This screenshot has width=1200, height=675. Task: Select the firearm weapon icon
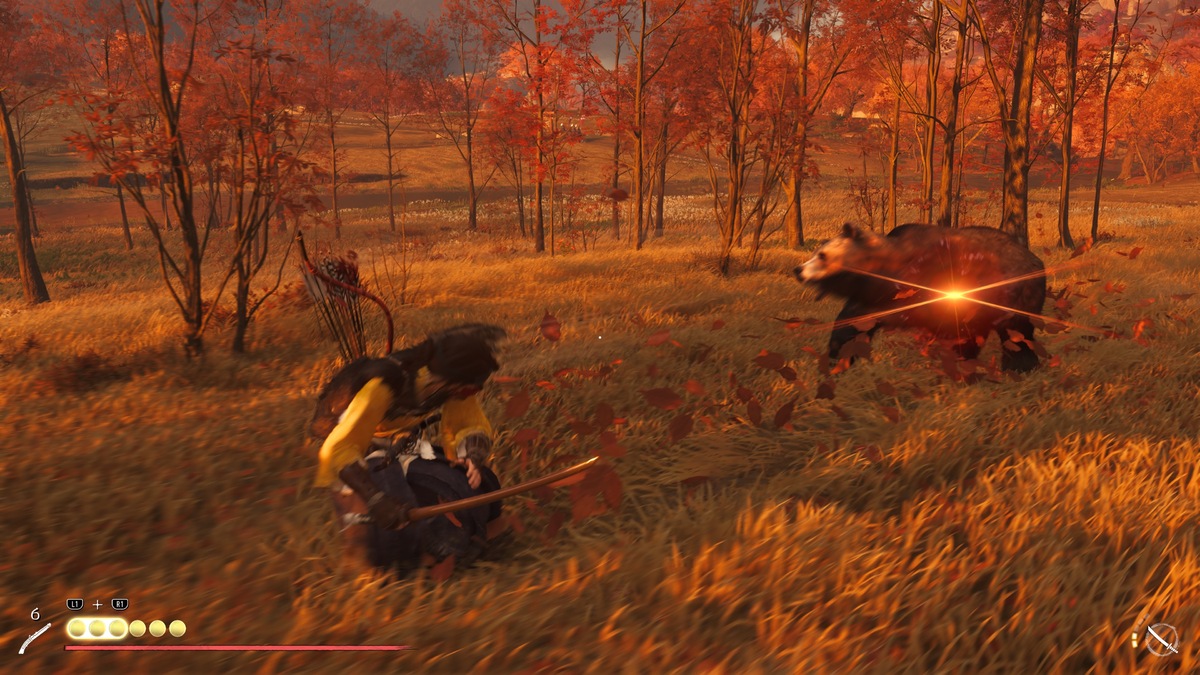click(35, 637)
